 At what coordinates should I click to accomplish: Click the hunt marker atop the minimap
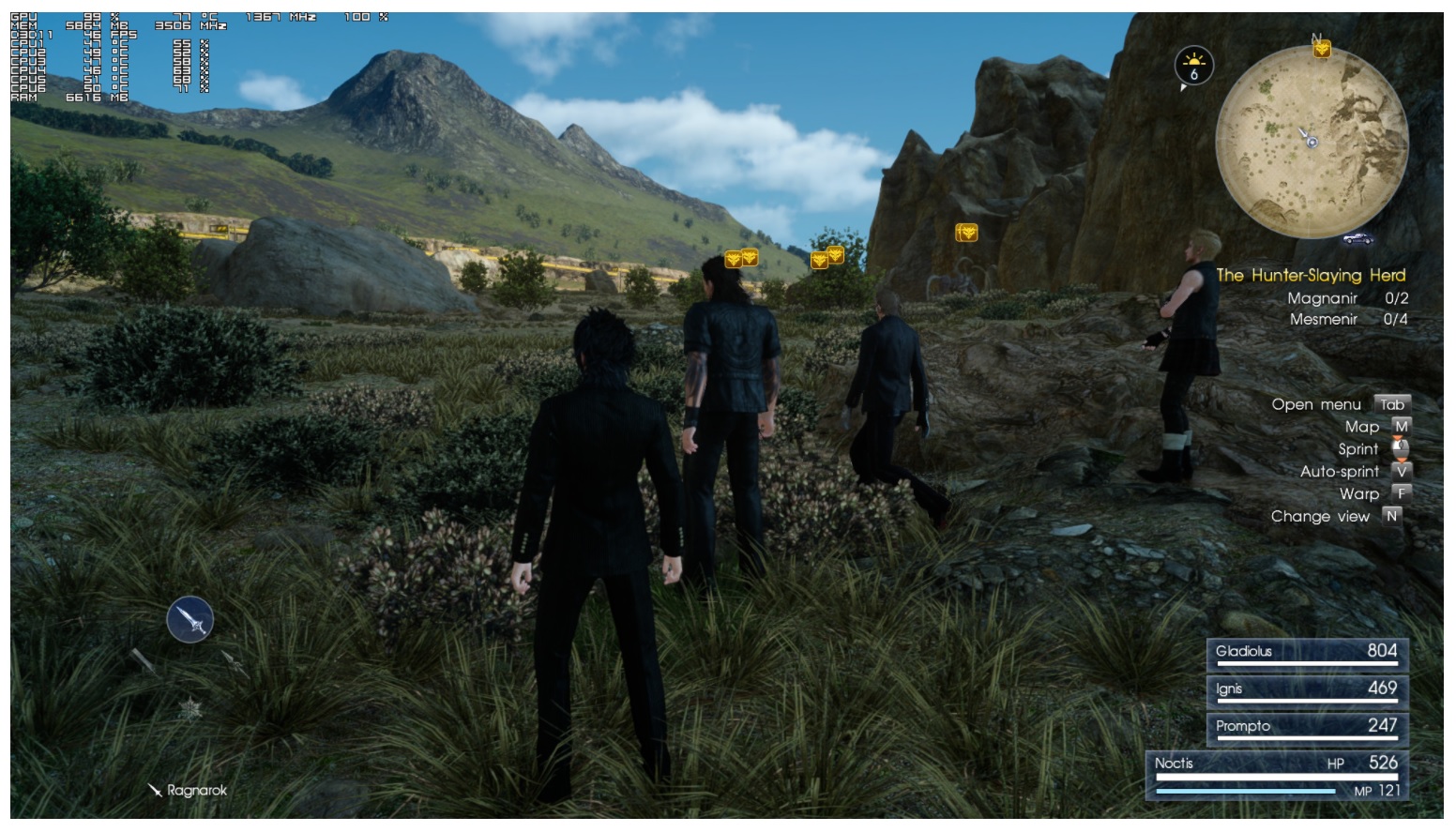click(x=1321, y=48)
